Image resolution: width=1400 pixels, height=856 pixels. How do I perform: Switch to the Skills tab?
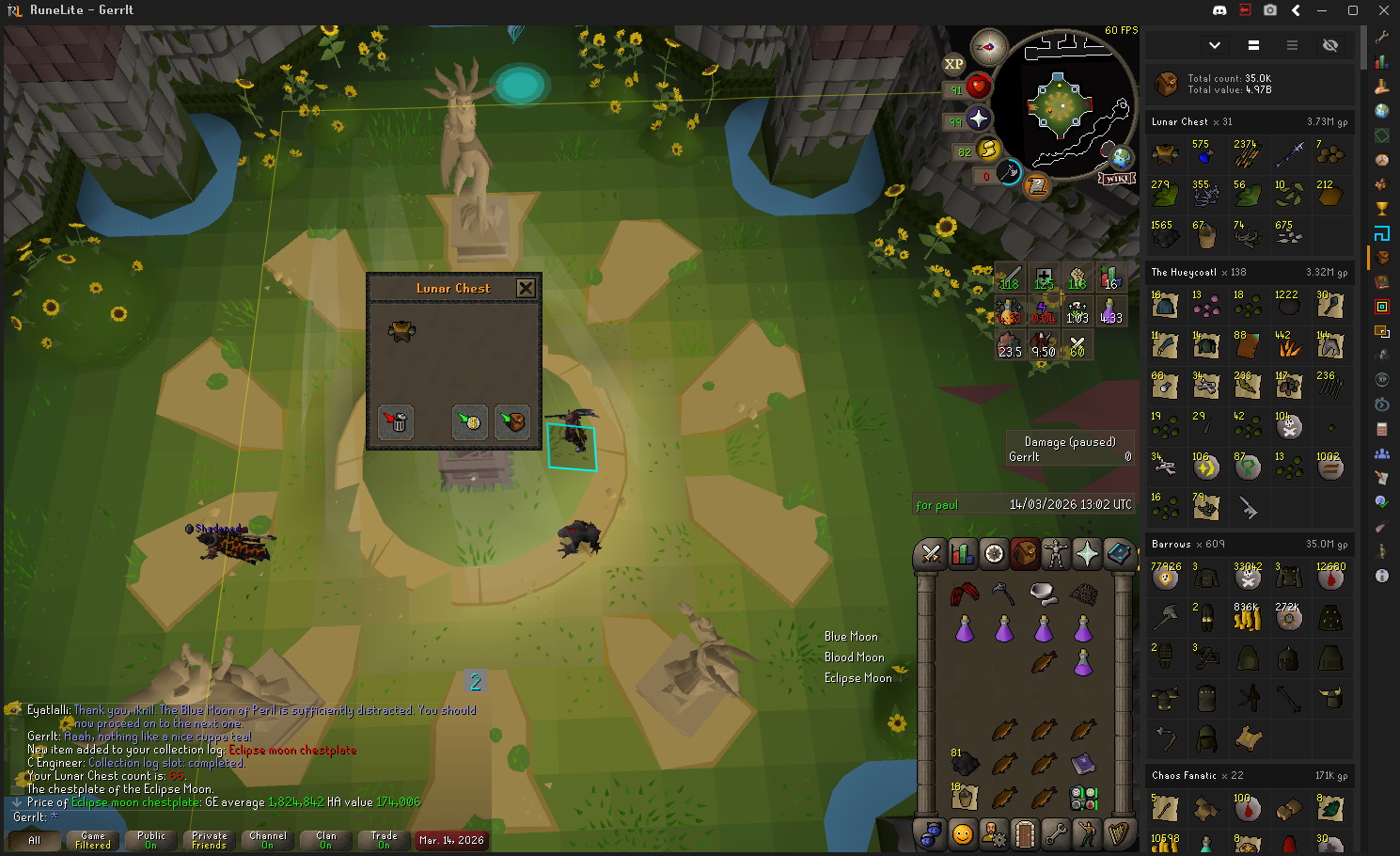click(962, 554)
